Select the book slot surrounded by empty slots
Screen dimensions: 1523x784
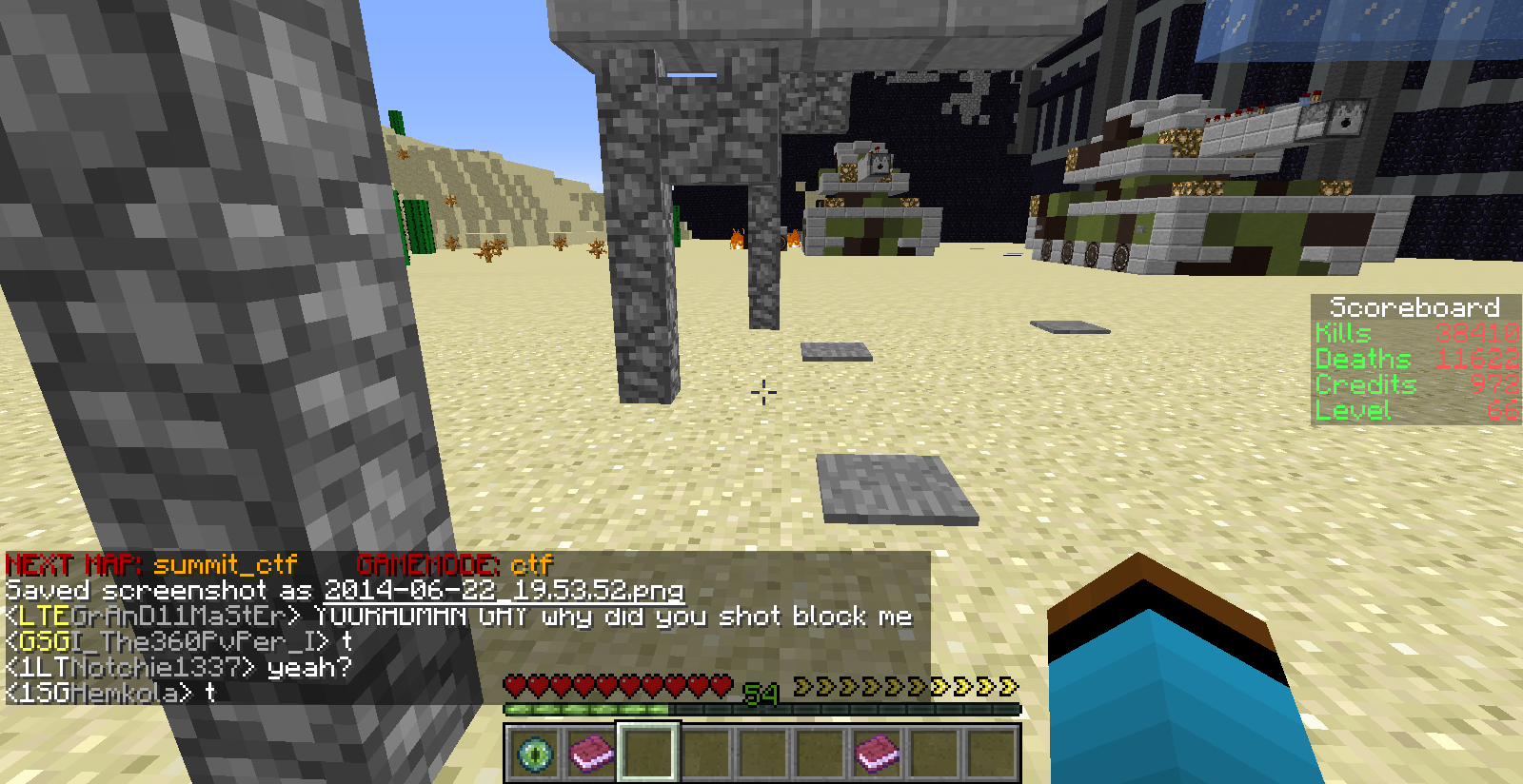point(877,754)
